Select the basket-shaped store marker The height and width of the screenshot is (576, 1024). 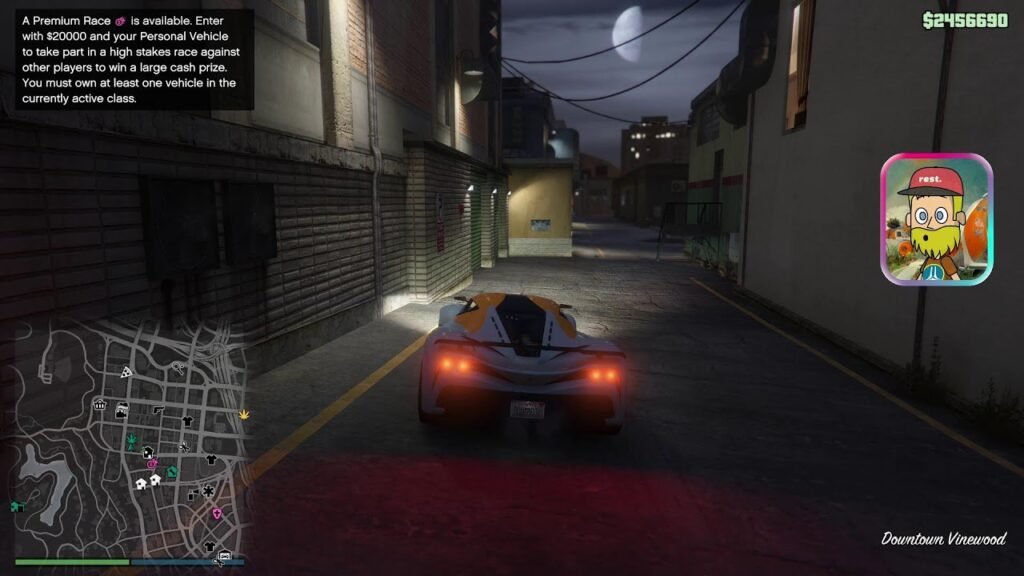(x=100, y=405)
